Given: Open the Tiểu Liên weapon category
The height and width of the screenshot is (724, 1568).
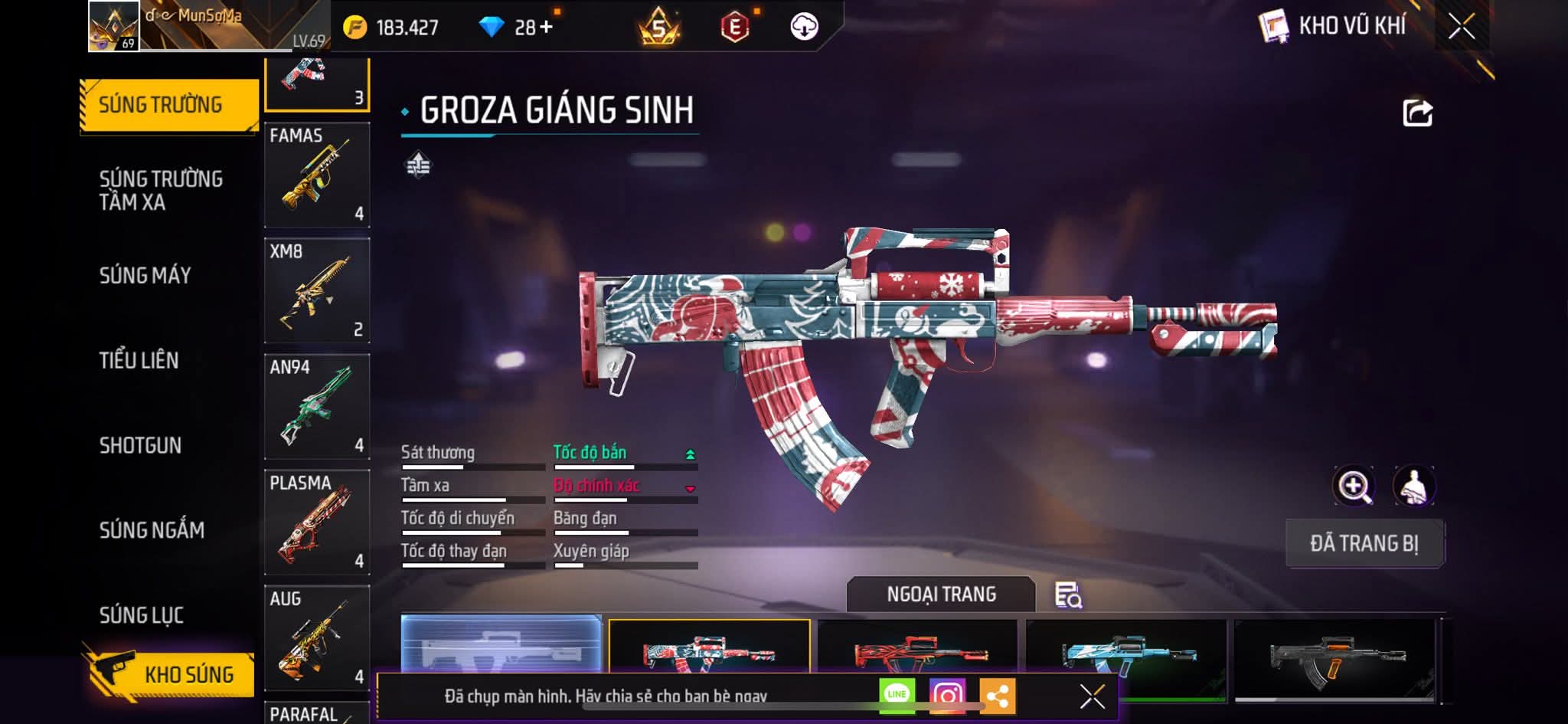Looking at the screenshot, I should tap(139, 360).
